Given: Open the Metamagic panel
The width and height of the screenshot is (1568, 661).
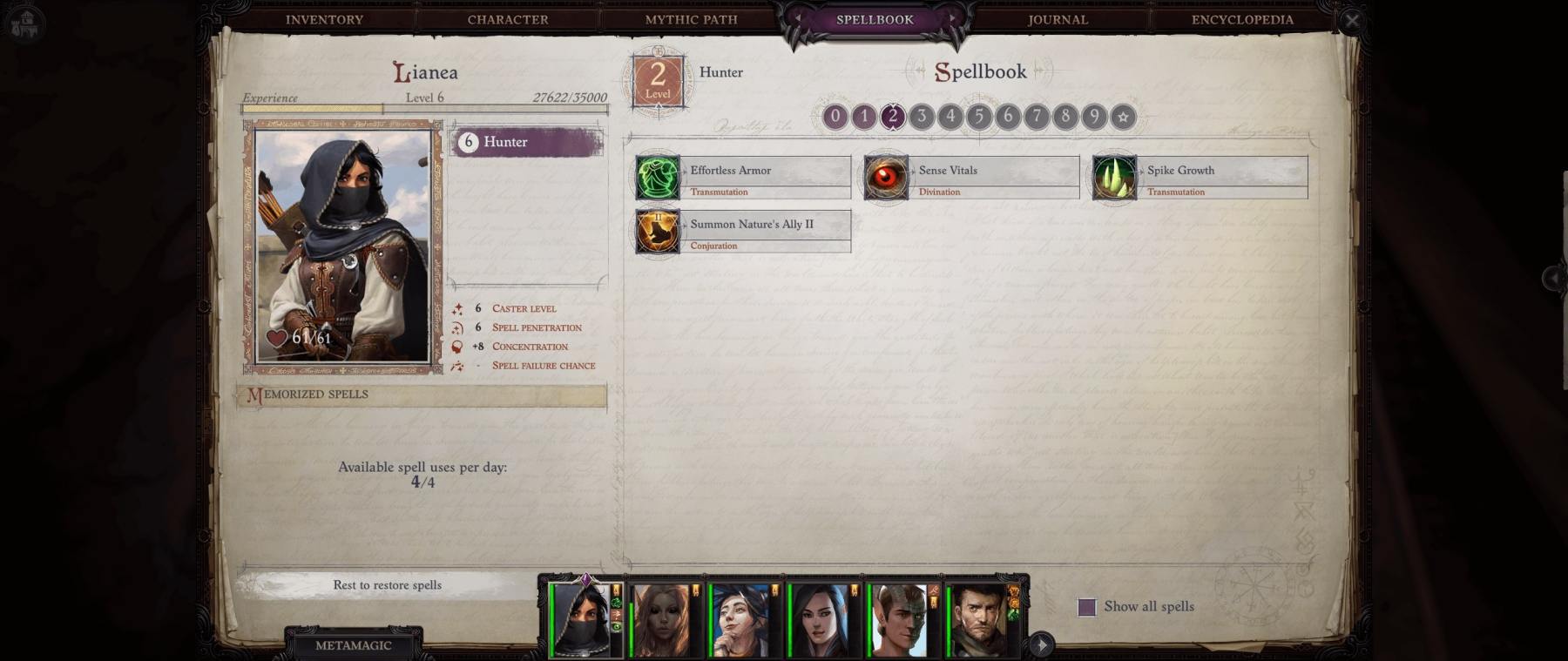Looking at the screenshot, I should tap(353, 645).
